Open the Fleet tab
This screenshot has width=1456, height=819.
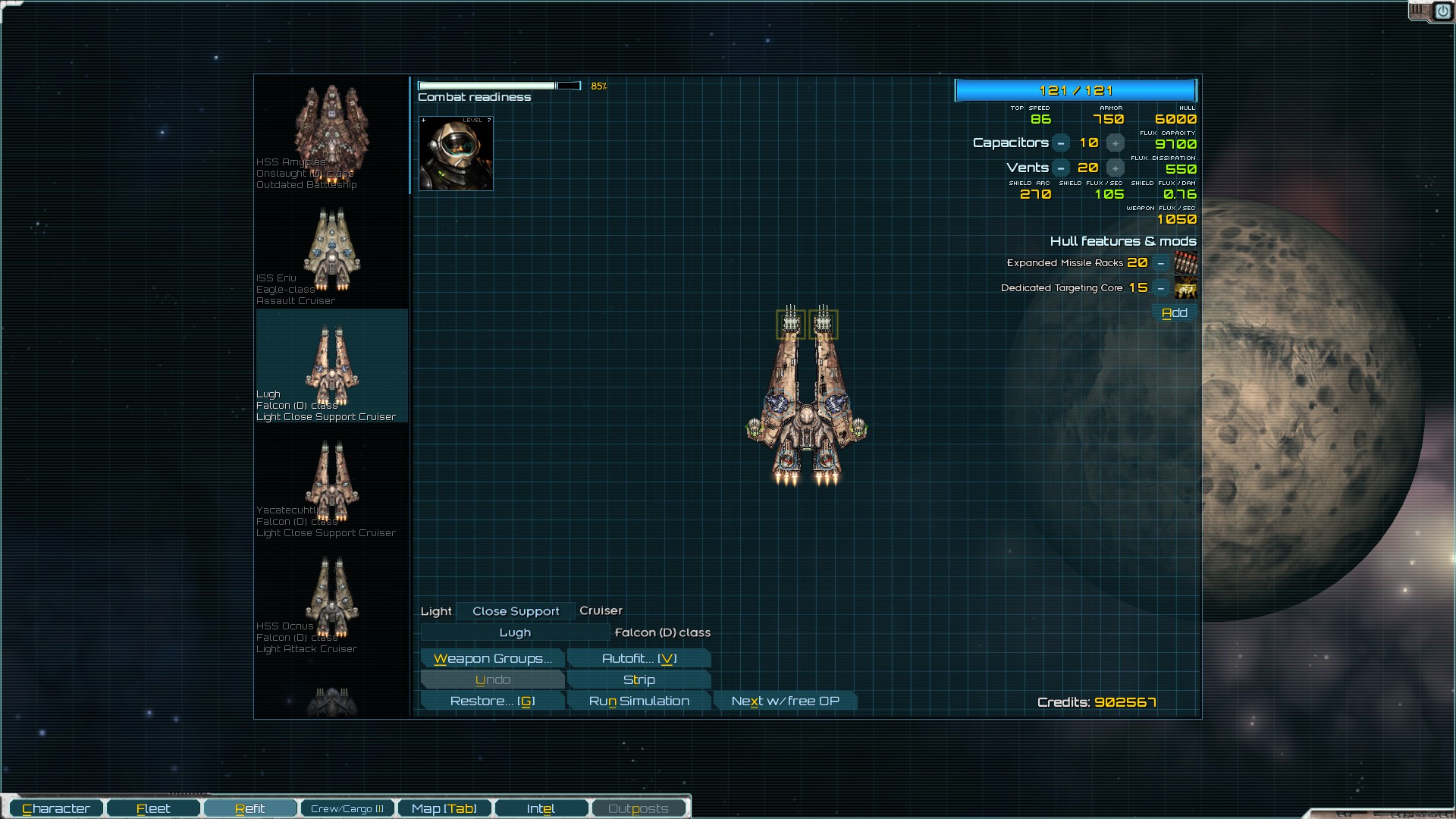(x=153, y=808)
